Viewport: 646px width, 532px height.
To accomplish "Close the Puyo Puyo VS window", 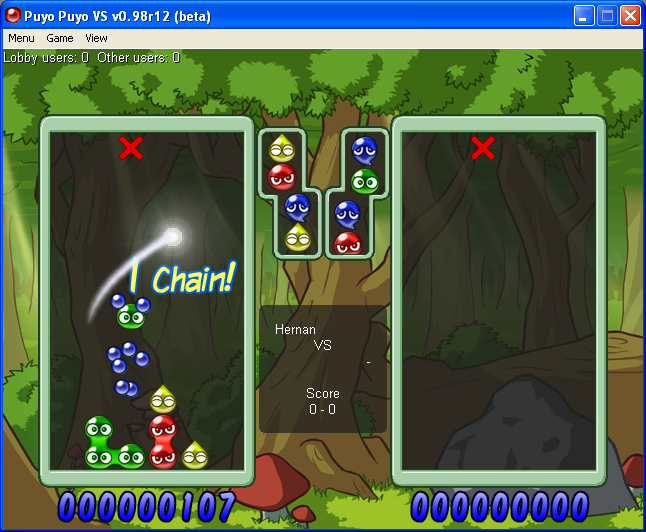I will (x=630, y=16).
